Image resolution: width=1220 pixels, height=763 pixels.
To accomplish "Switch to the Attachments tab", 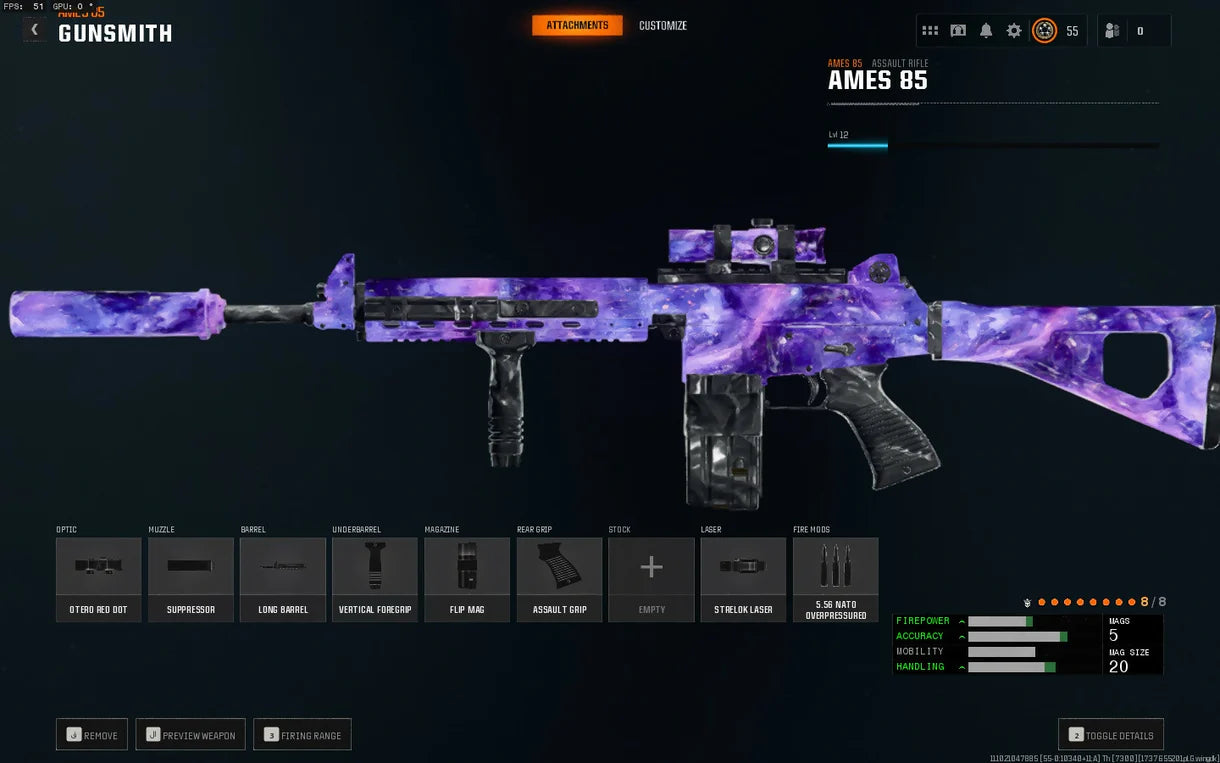I will click(577, 25).
